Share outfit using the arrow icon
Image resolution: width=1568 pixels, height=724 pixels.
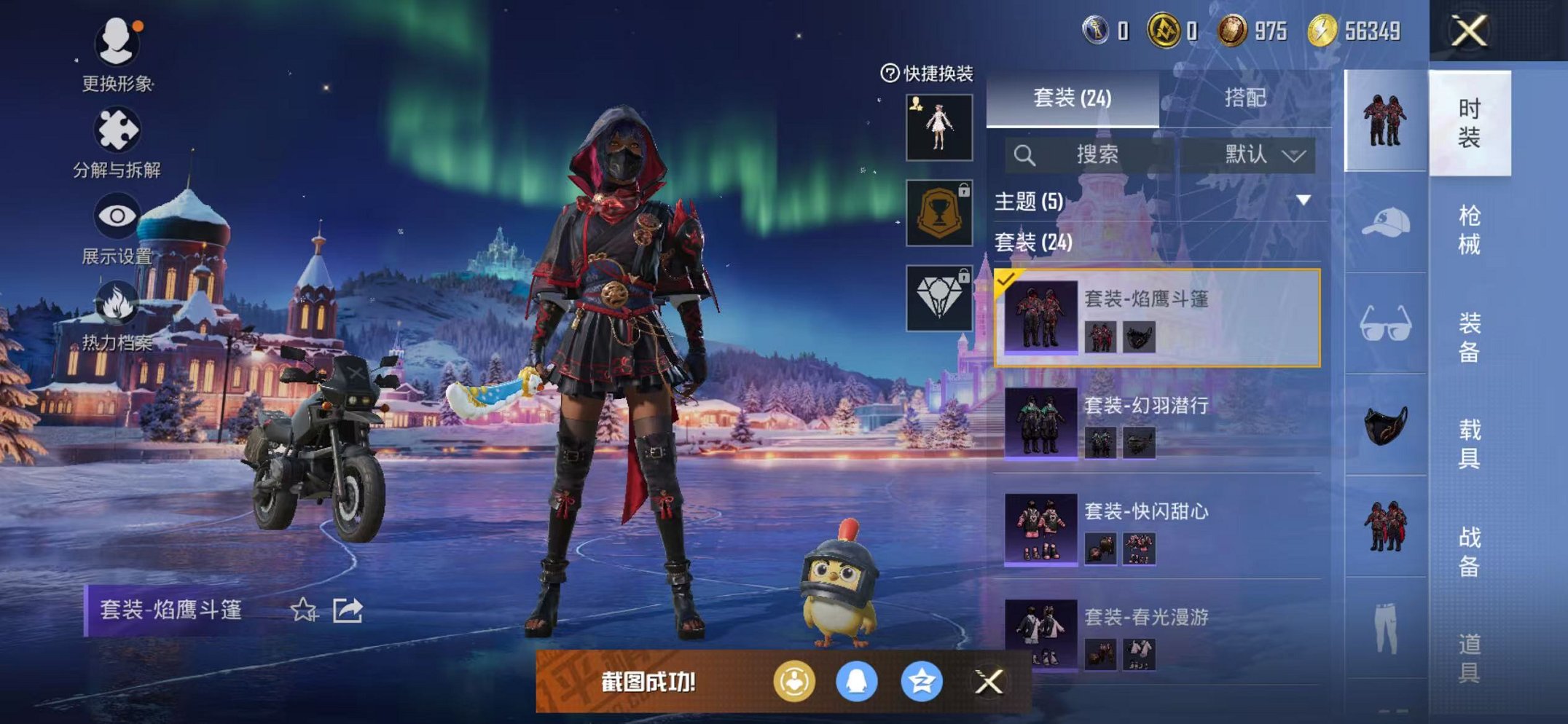[x=348, y=610]
